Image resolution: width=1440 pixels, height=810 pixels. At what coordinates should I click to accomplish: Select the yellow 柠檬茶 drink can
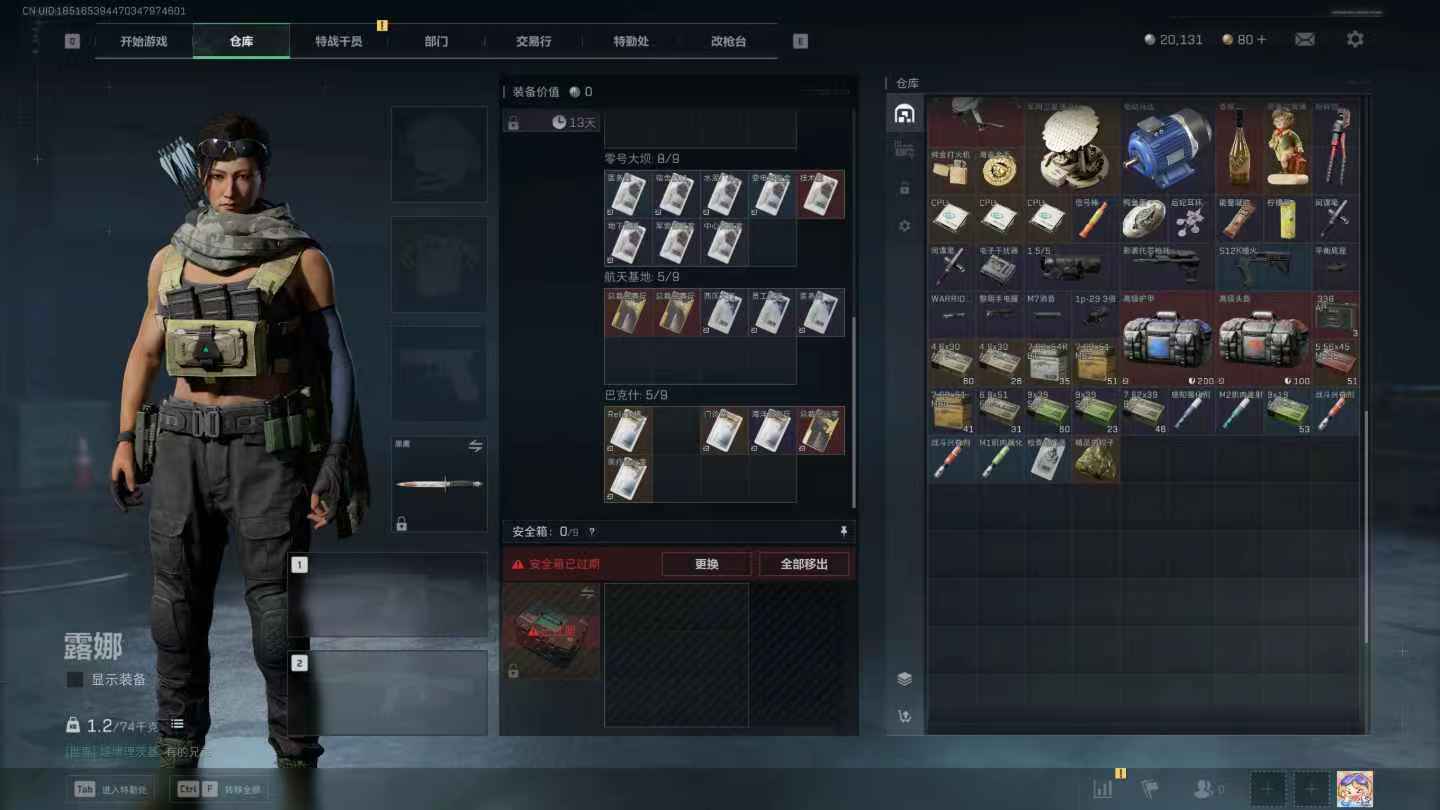click(1287, 220)
